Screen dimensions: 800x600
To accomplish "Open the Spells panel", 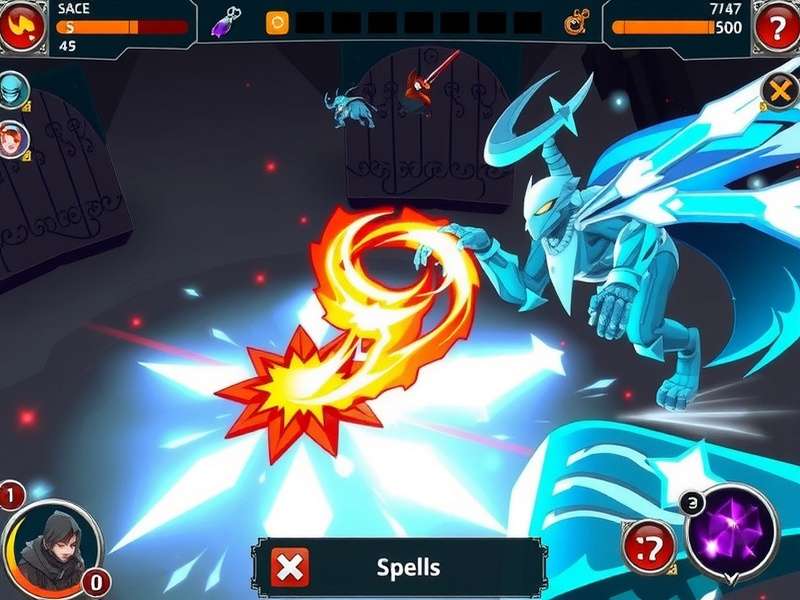I will 408,568.
